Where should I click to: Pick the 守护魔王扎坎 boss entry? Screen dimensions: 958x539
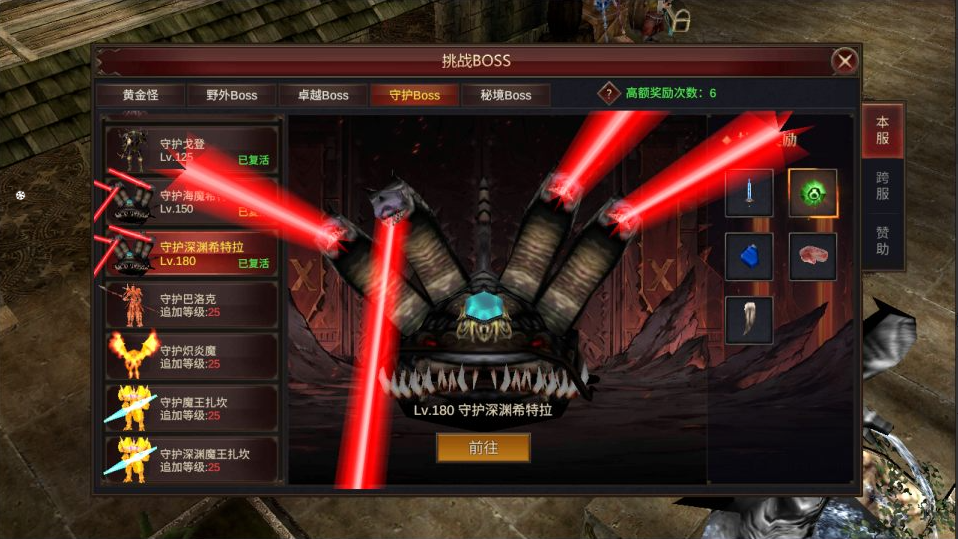tap(192, 408)
